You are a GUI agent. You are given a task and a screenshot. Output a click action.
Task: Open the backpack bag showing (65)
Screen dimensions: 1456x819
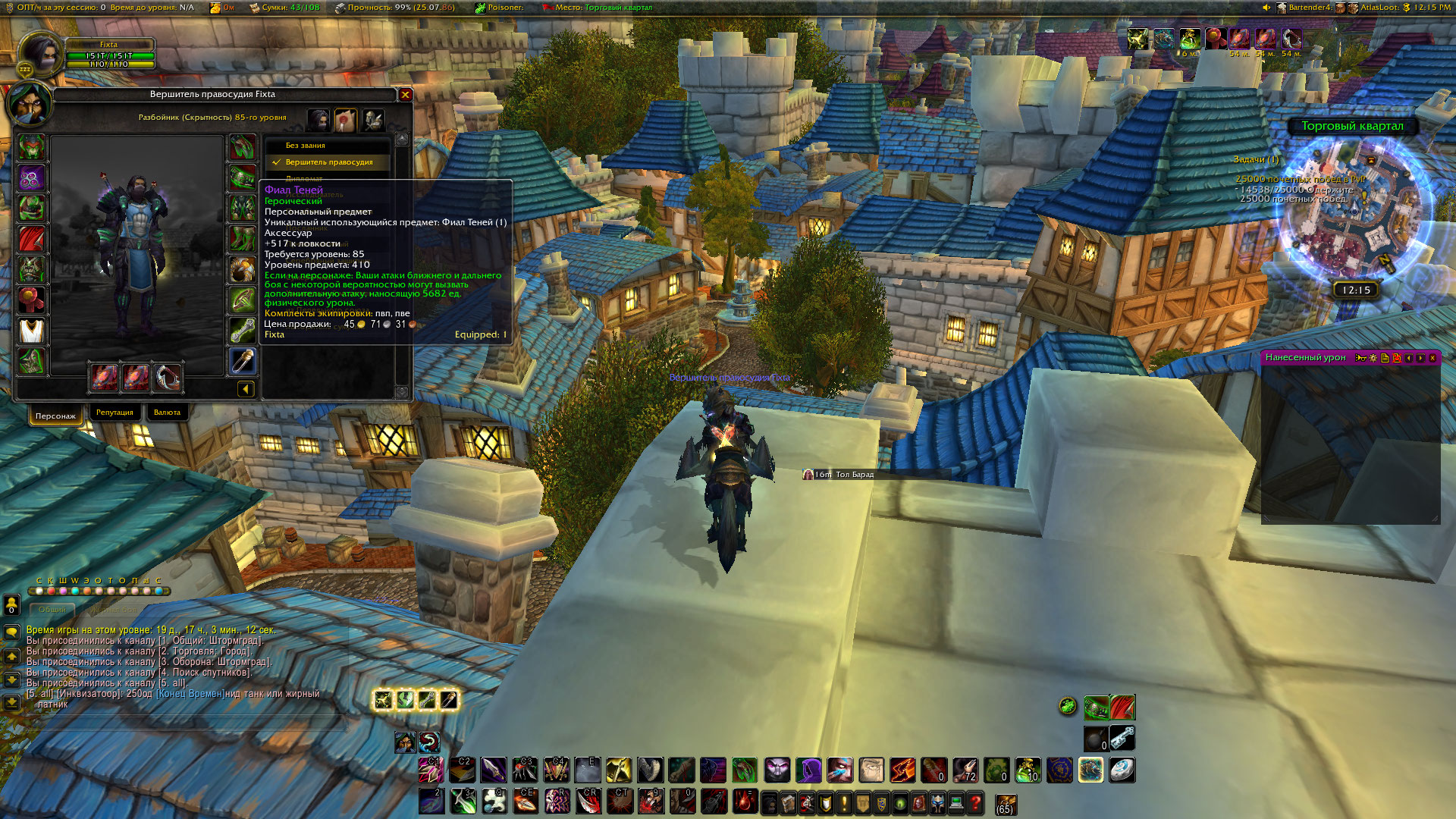[1006, 804]
